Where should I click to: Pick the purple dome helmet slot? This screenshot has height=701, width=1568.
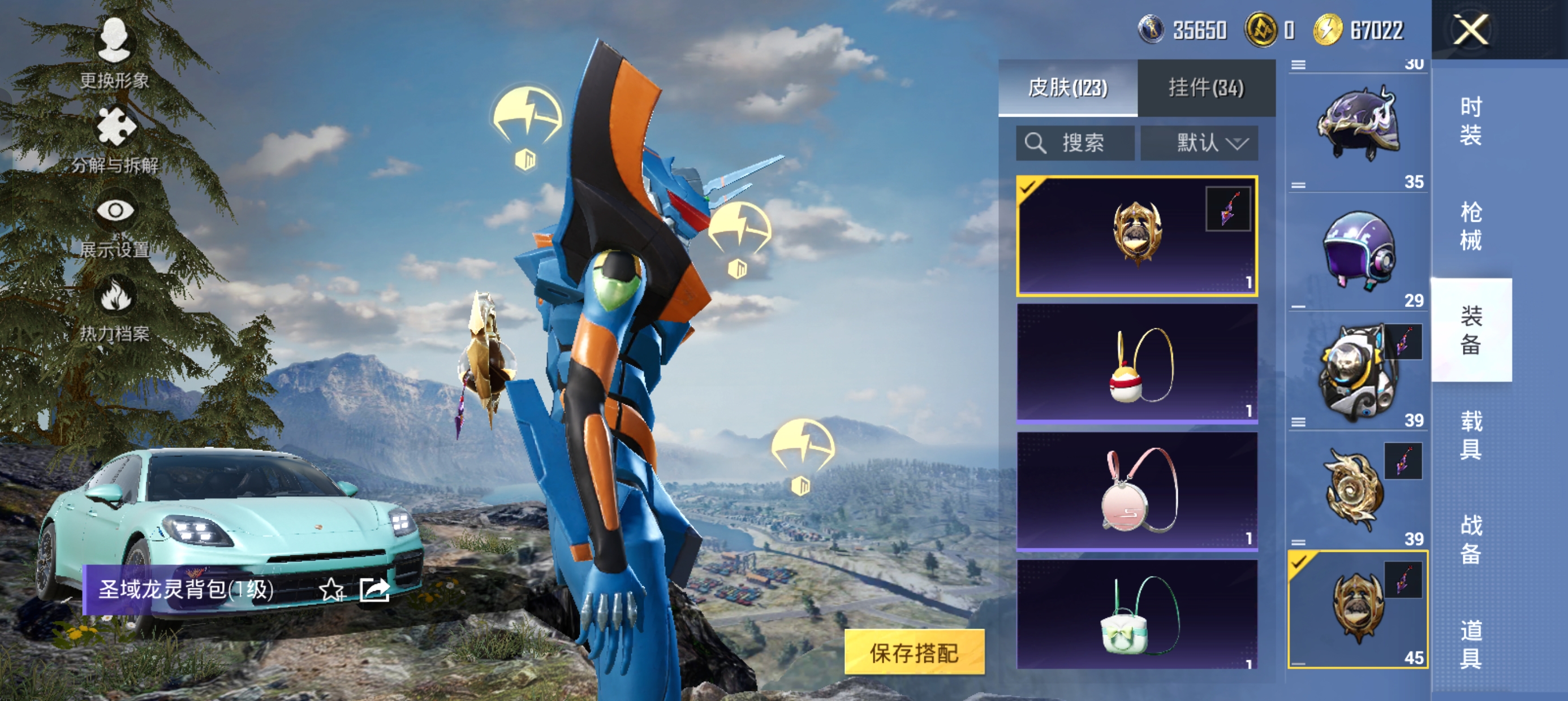coord(1358,250)
